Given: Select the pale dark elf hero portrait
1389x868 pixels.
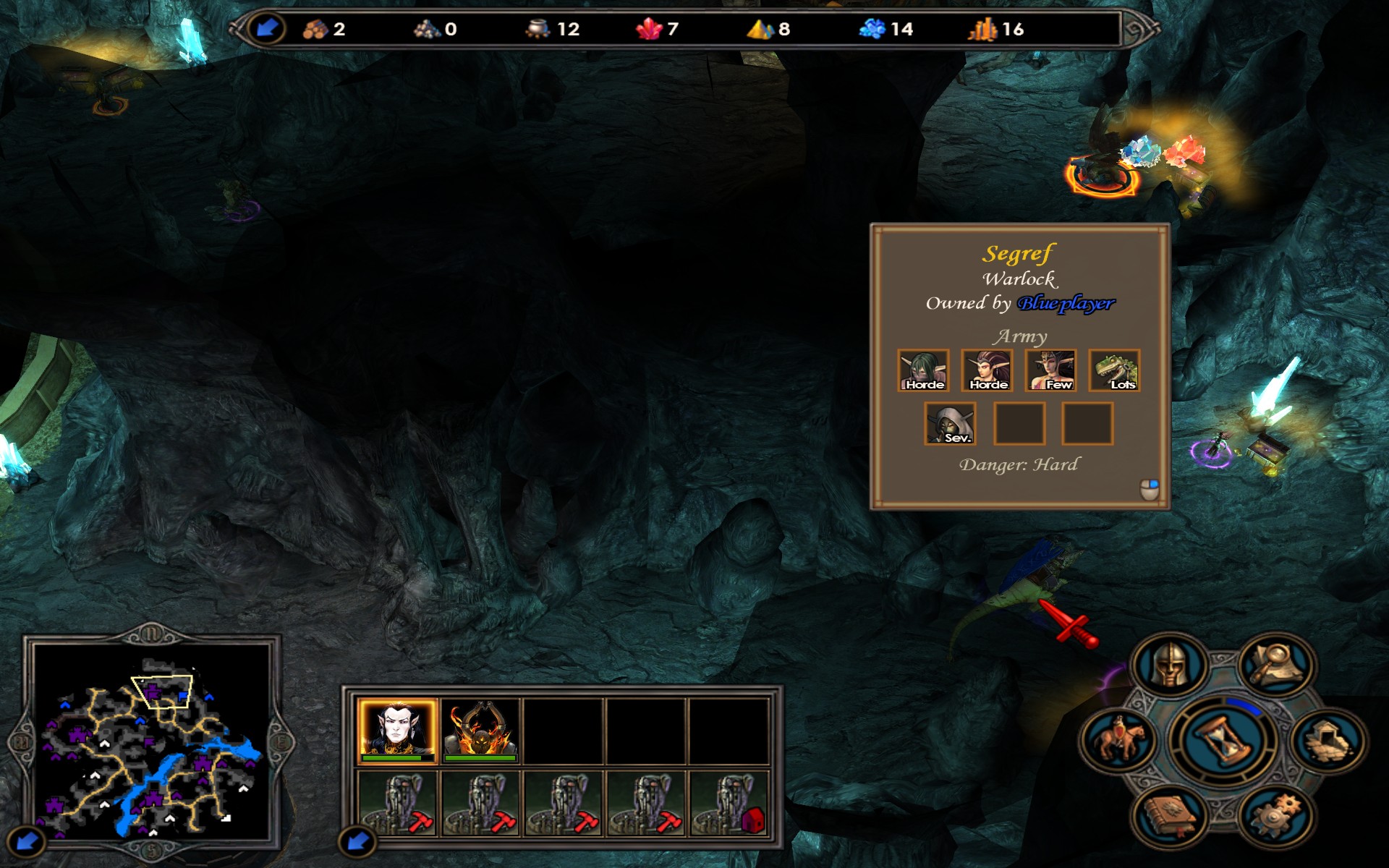Looking at the screenshot, I should (x=397, y=729).
